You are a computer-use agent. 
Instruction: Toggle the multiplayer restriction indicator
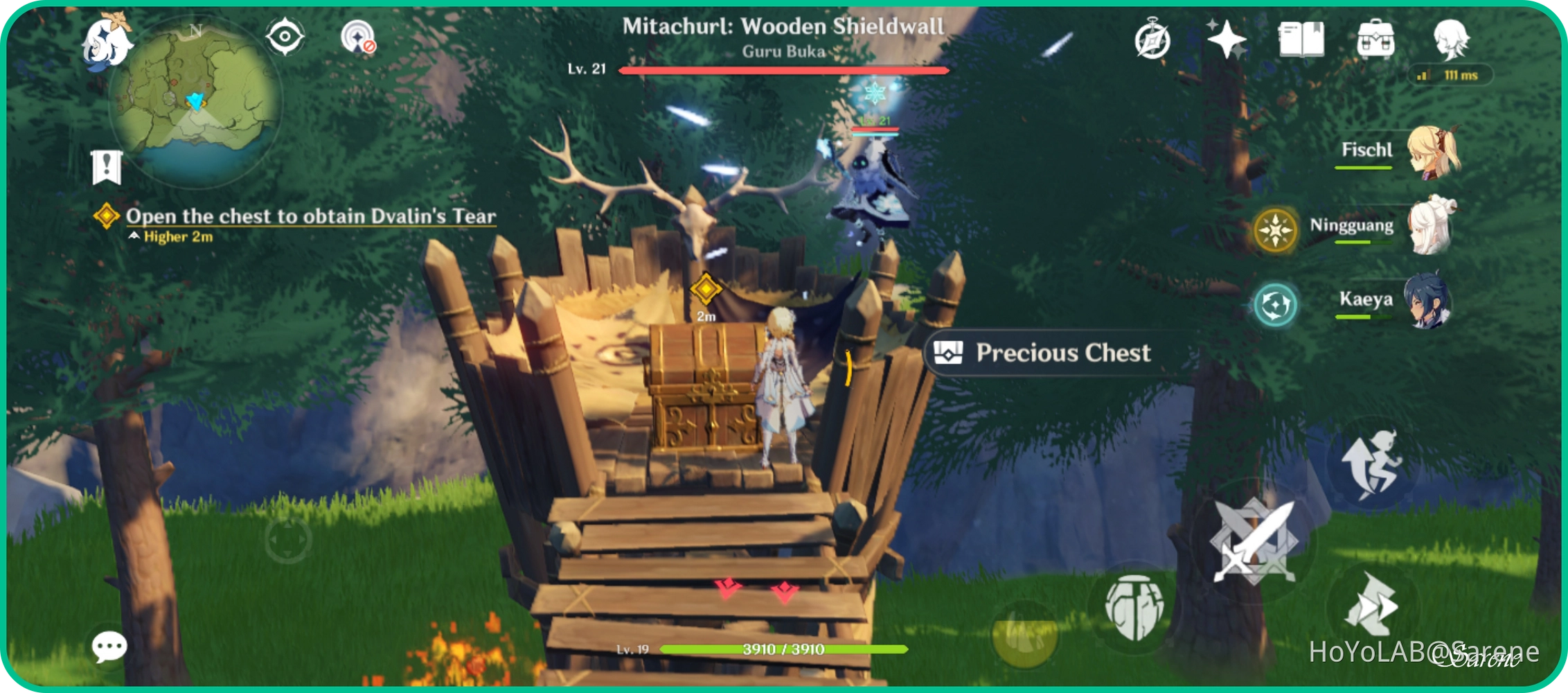[x=359, y=36]
